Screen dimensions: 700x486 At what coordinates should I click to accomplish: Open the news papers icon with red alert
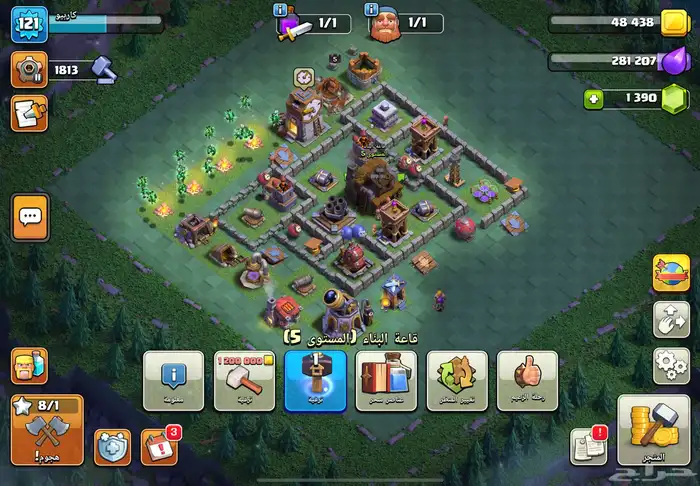(589, 446)
